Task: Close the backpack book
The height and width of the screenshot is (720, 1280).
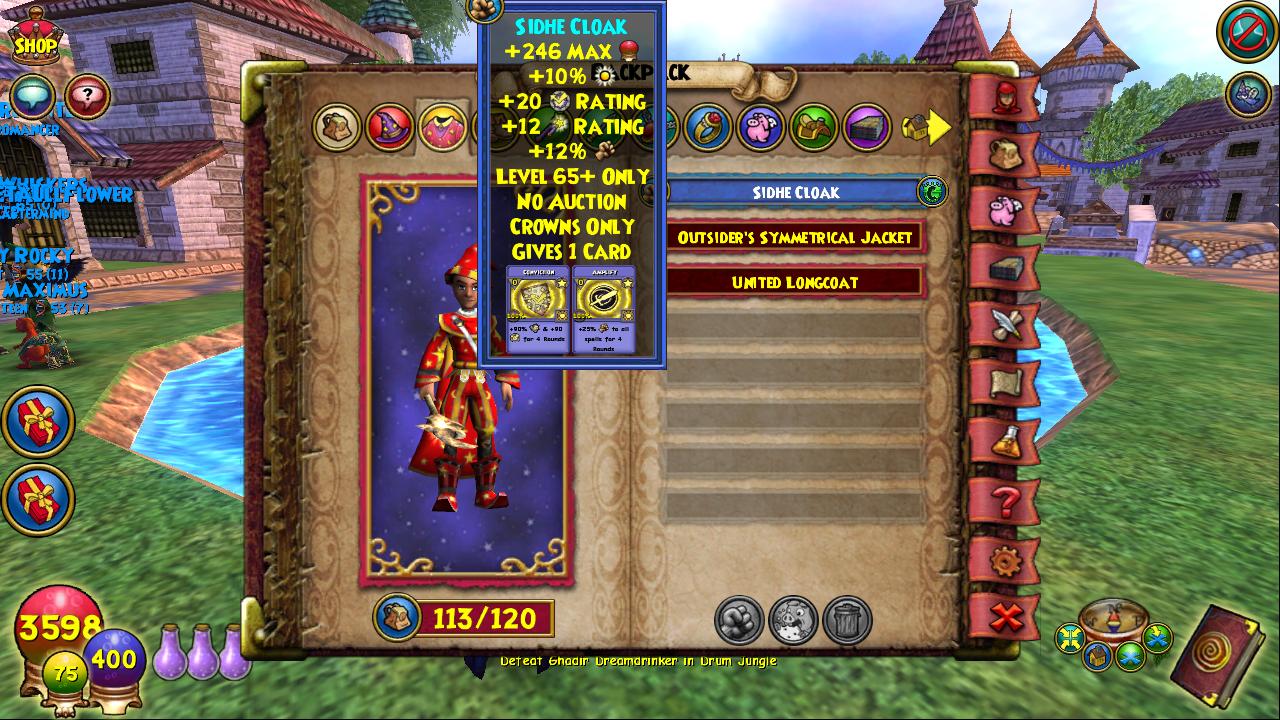Action: 1003,617
